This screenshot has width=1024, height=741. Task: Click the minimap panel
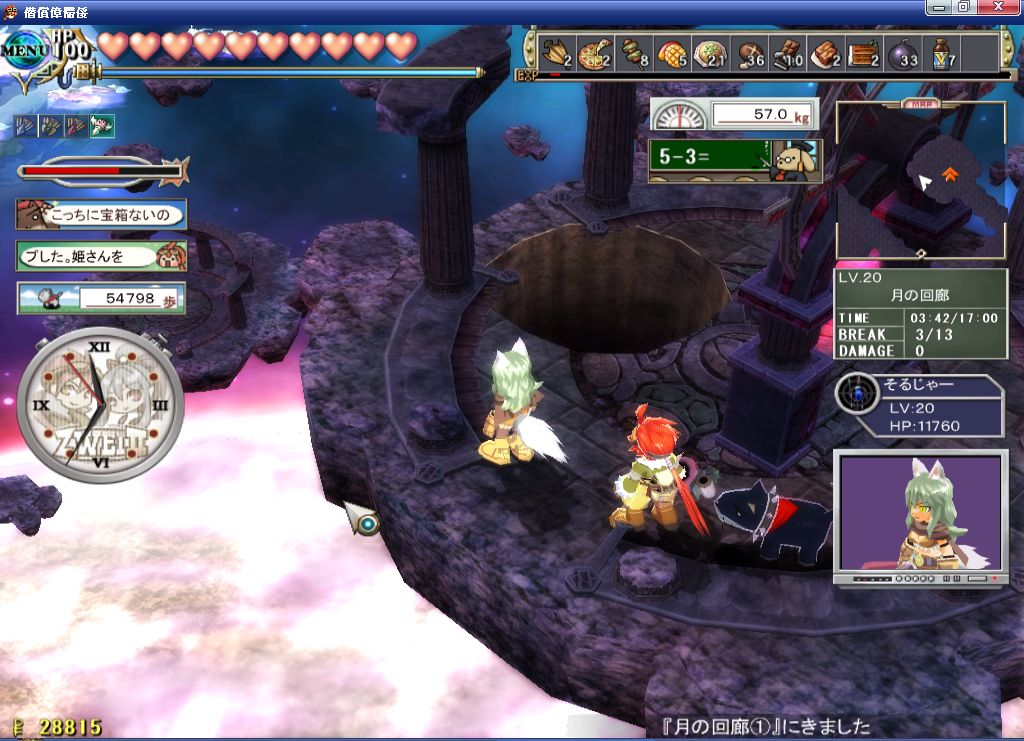pyautogui.click(x=920, y=180)
